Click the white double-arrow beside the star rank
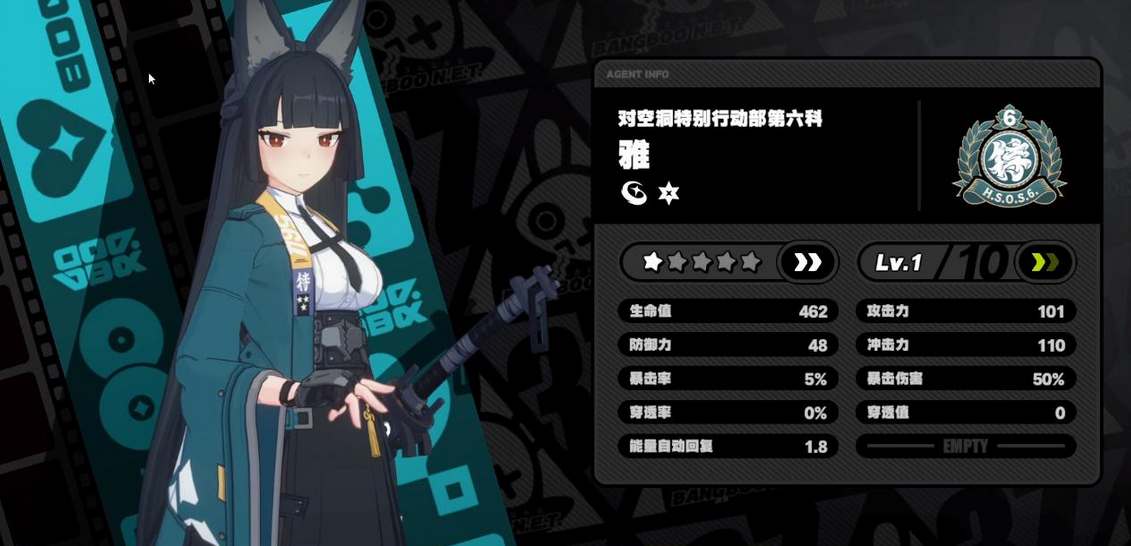Screen dimensions: 1131x546 tap(807, 263)
